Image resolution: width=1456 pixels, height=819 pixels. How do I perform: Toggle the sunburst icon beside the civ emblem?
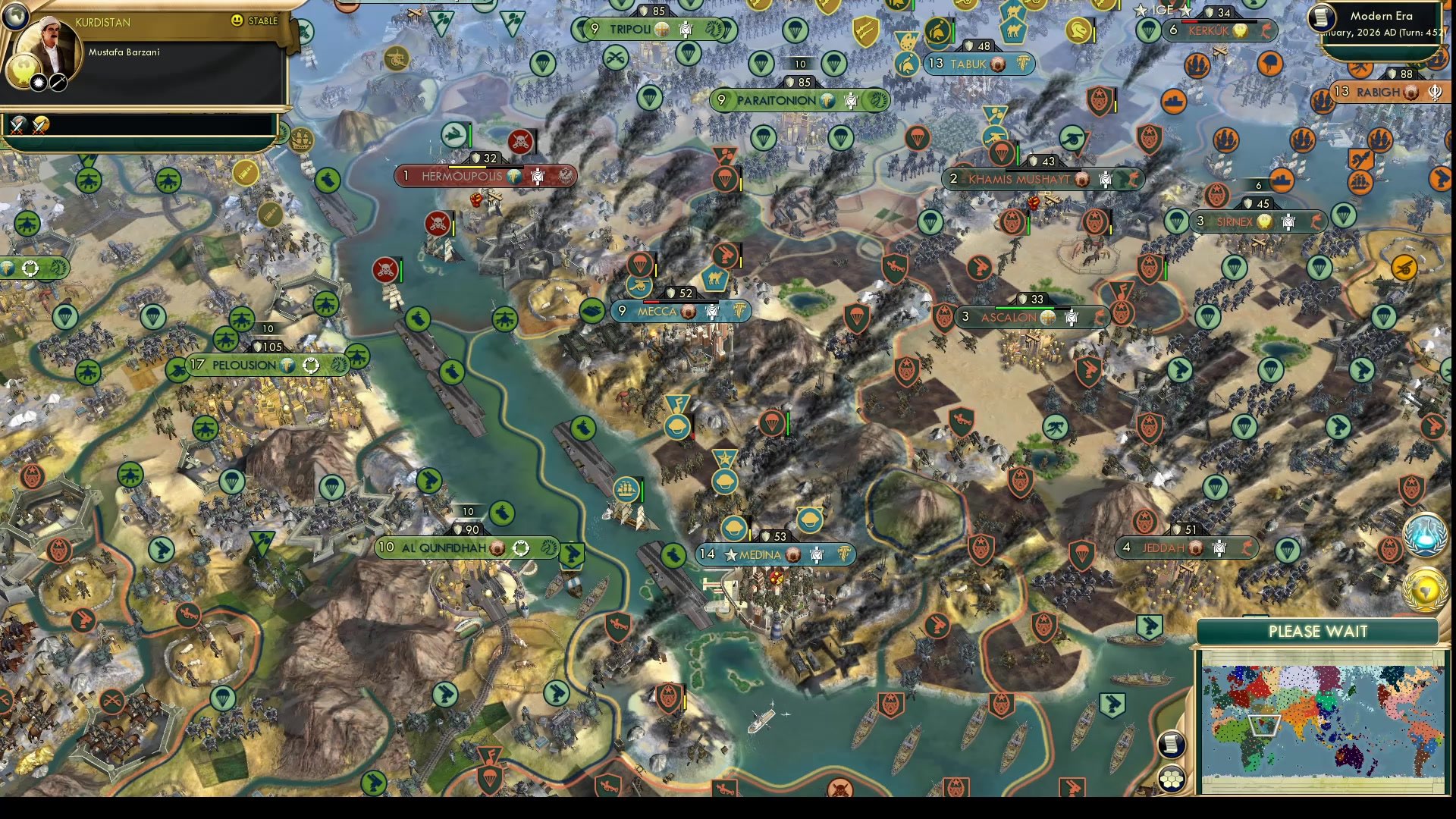point(39,83)
